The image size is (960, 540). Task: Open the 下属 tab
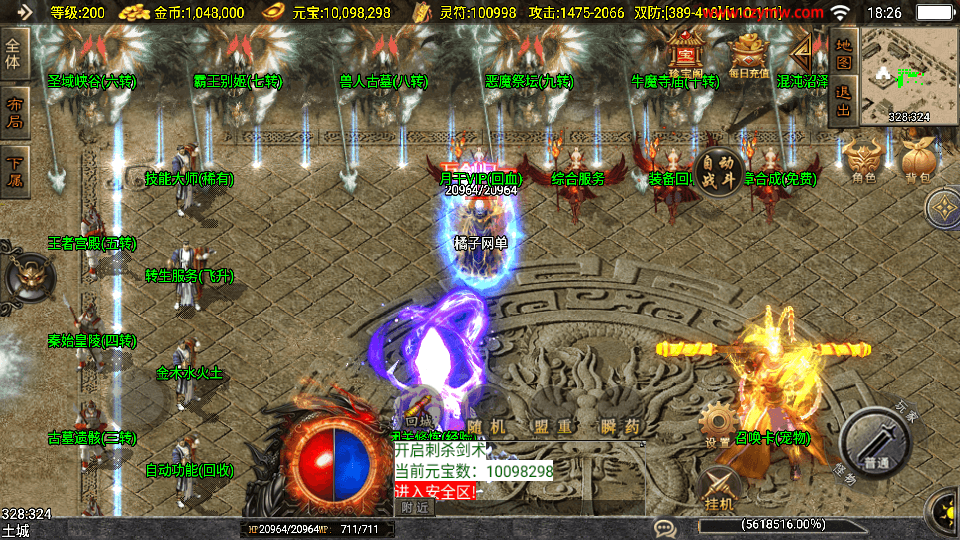(15, 171)
